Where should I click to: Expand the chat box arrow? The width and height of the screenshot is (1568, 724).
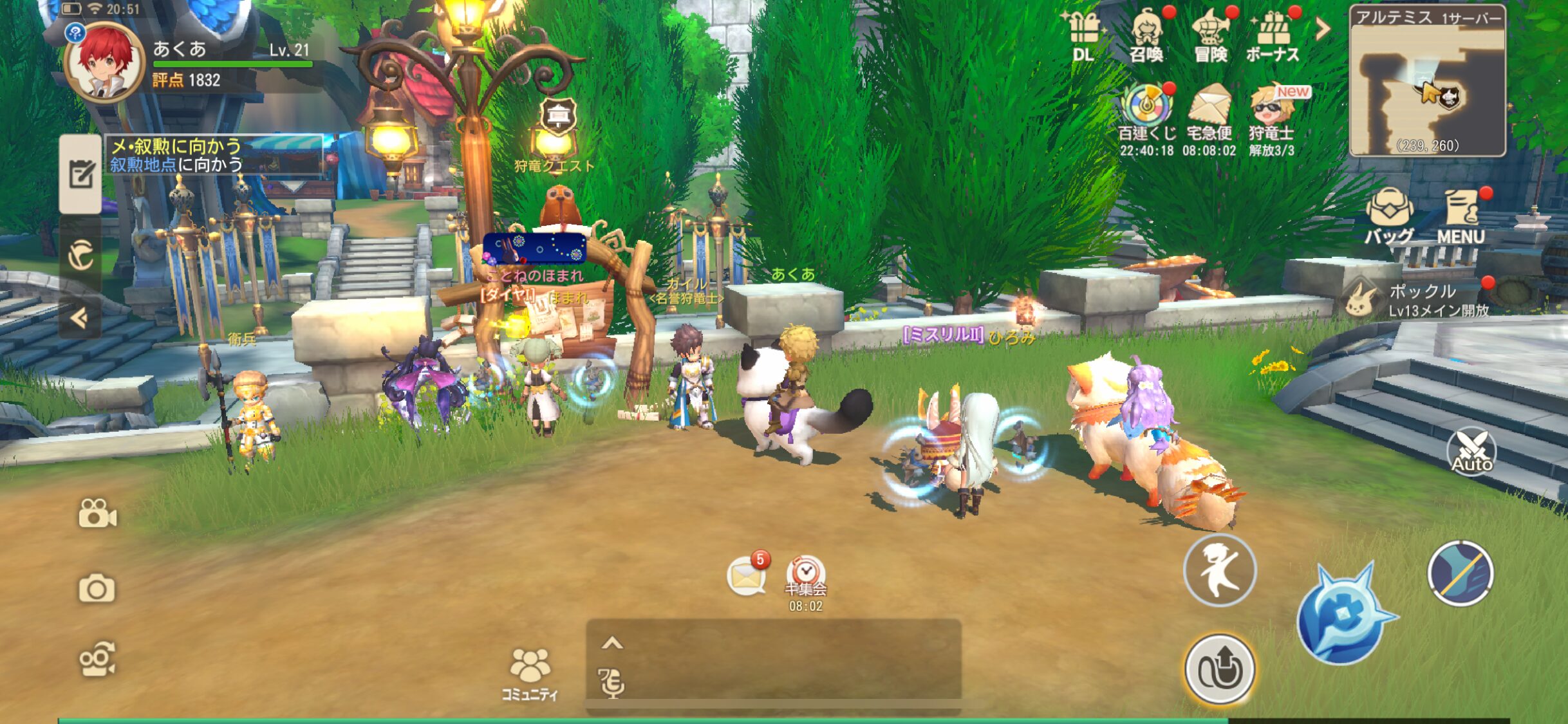612,643
